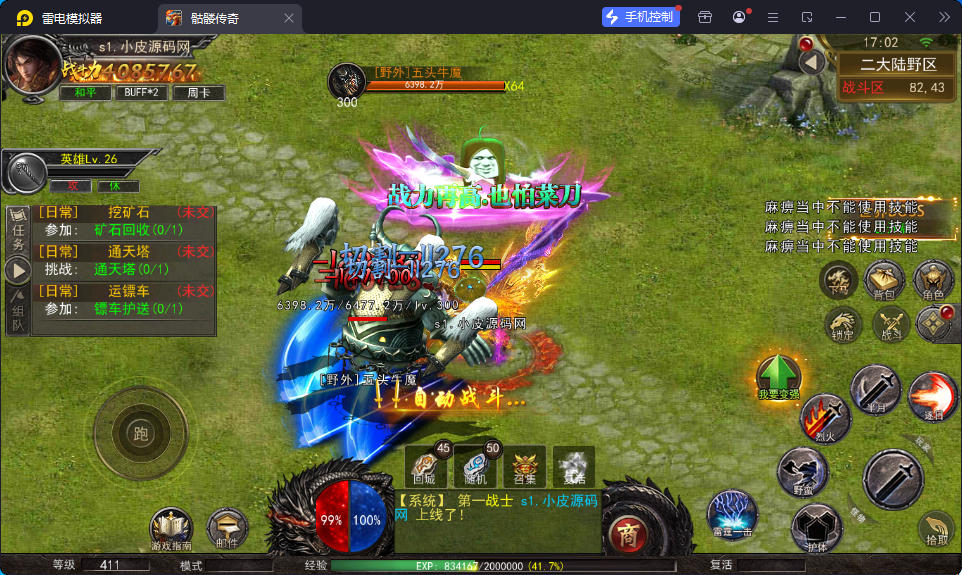The image size is (962, 575).
Task: Open the red 商 shop button
Action: (x=627, y=530)
